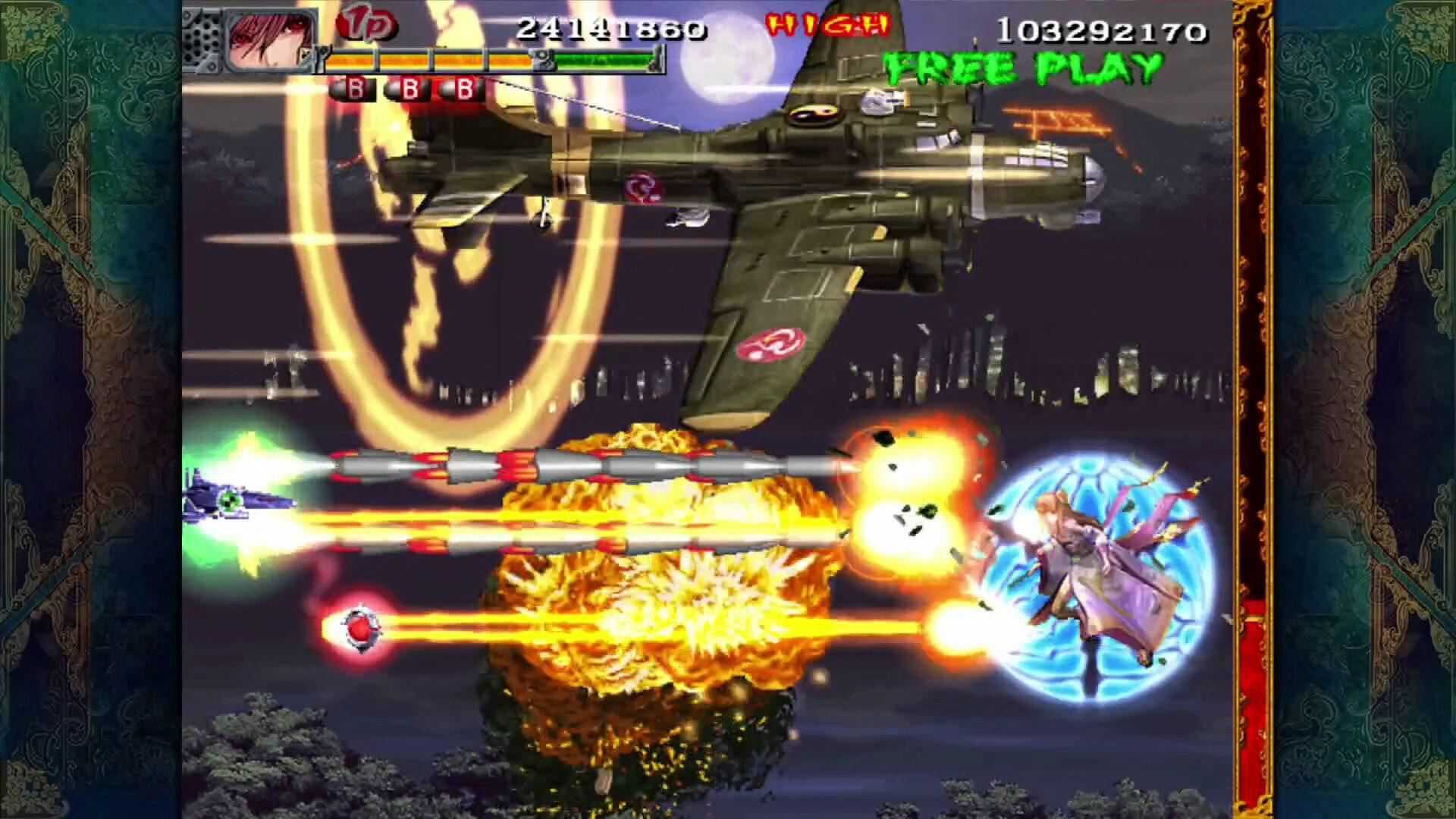Click the gauge divider emblem between bars

[543, 60]
